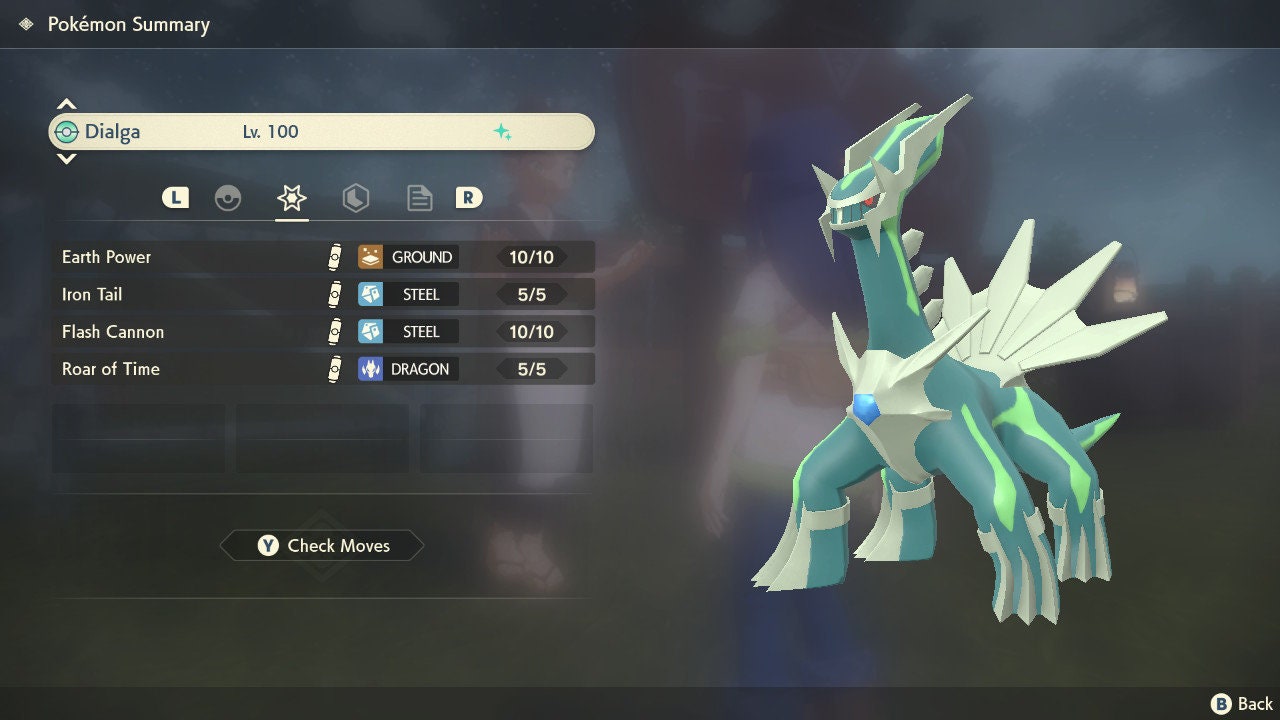Viewport: 1280px width, 720px height.
Task: Click the Dialga name bar
Action: tap(320, 132)
